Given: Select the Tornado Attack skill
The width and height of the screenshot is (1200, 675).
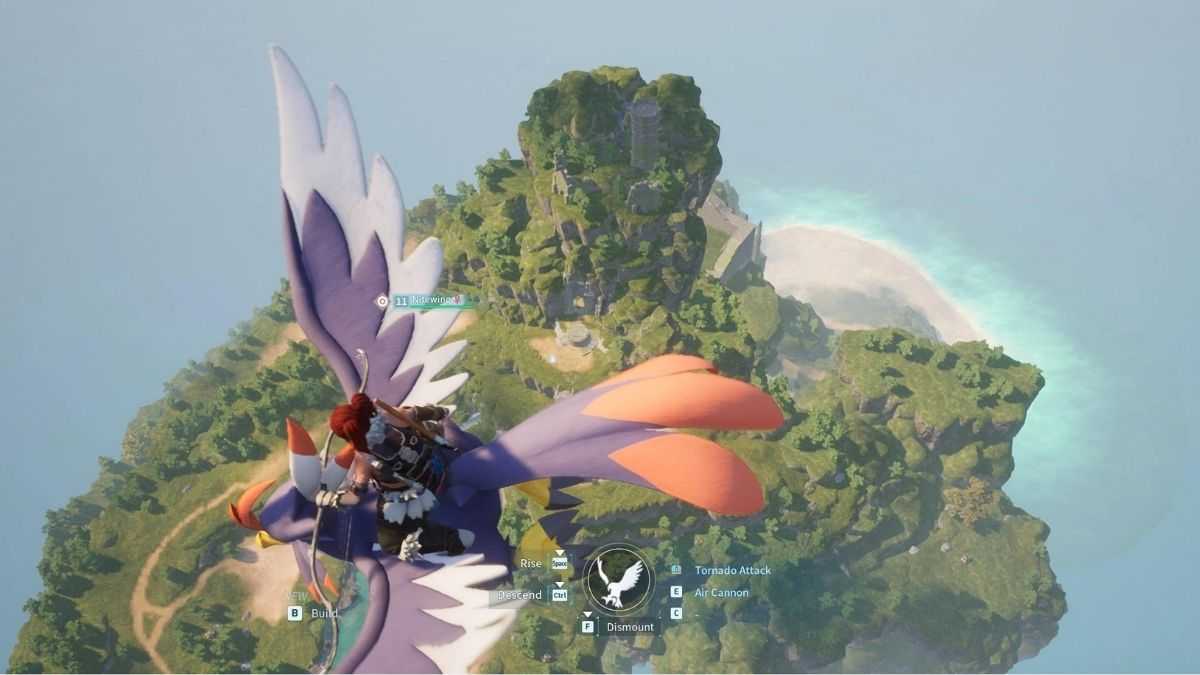Looking at the screenshot, I should pos(732,570).
